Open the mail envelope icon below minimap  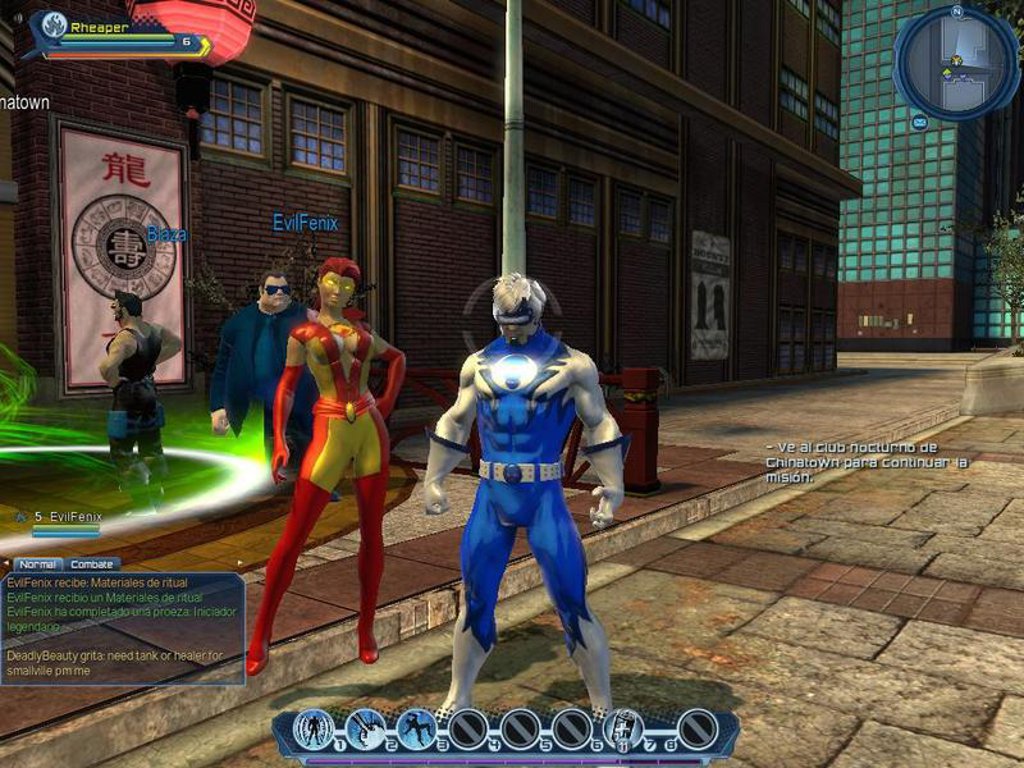(919, 123)
